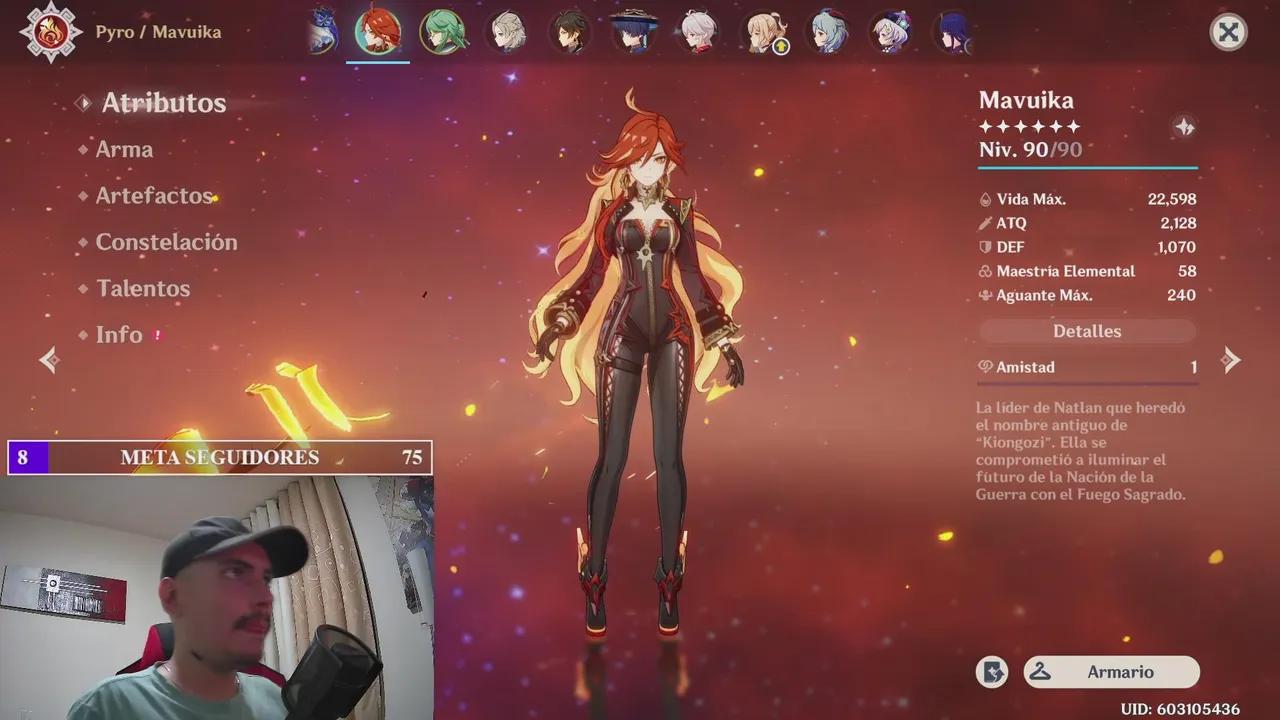Open the Constelación section
This screenshot has width=1280, height=720.
(x=165, y=241)
